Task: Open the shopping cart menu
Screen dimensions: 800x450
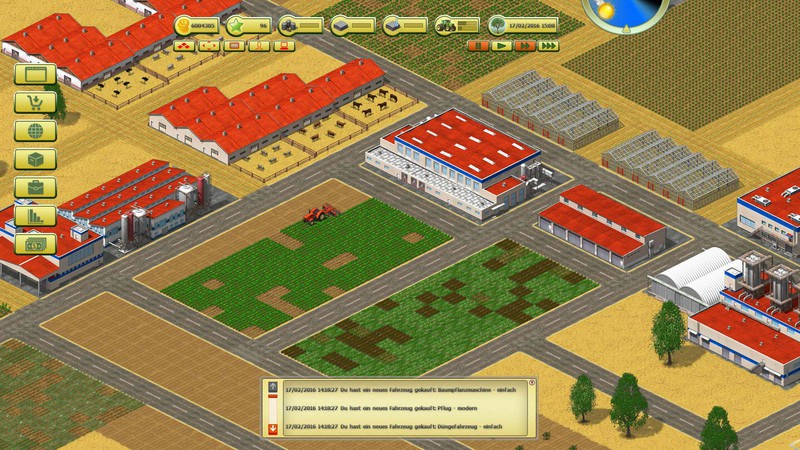Action: (x=35, y=102)
